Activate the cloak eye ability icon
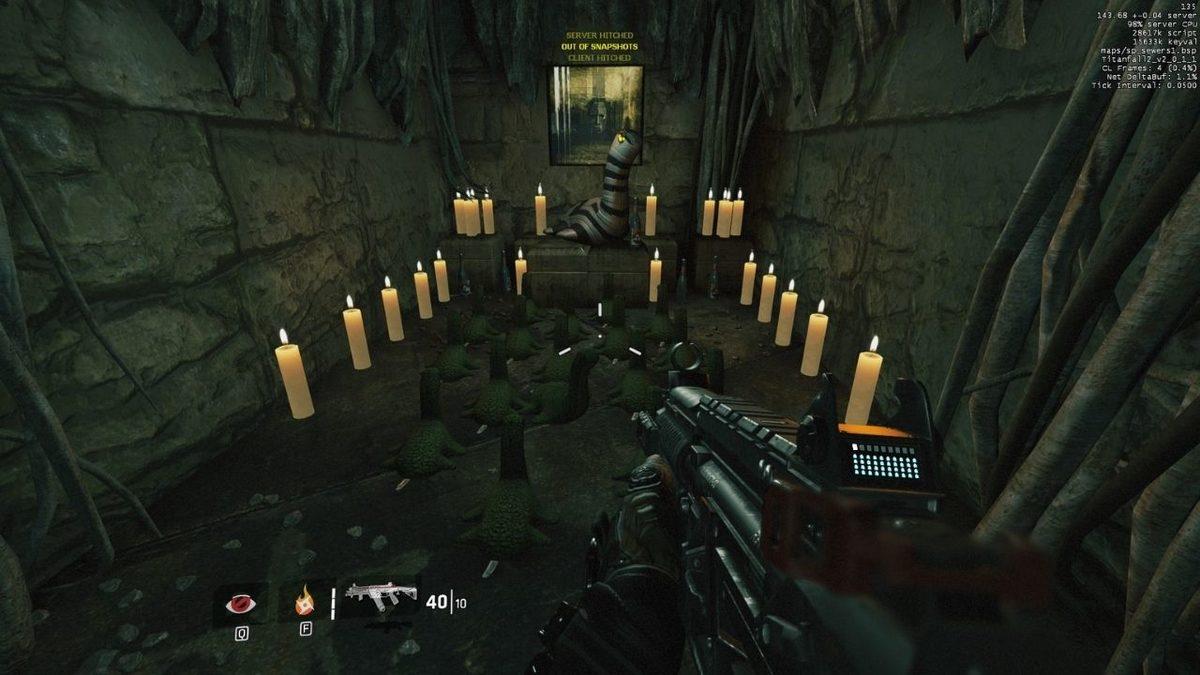1200x675 pixels. point(241,603)
